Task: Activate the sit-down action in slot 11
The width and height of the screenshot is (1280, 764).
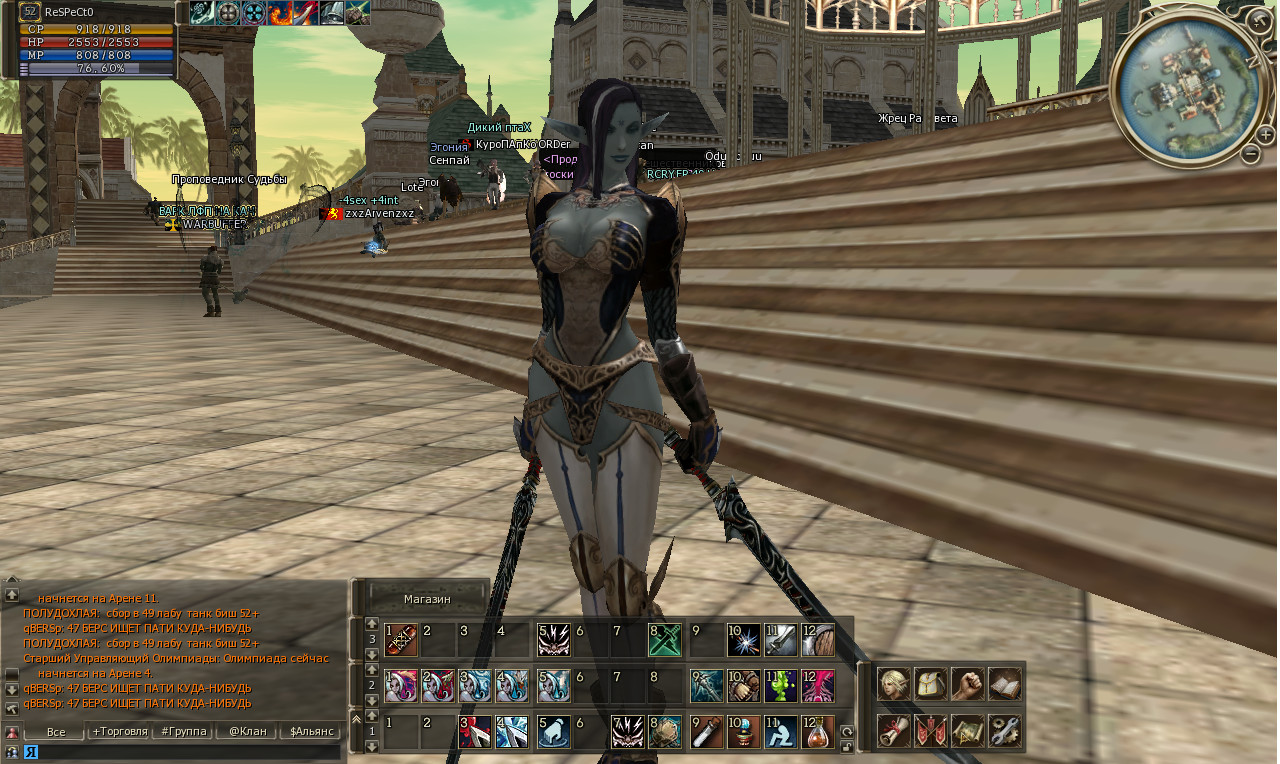Action: coord(780,732)
